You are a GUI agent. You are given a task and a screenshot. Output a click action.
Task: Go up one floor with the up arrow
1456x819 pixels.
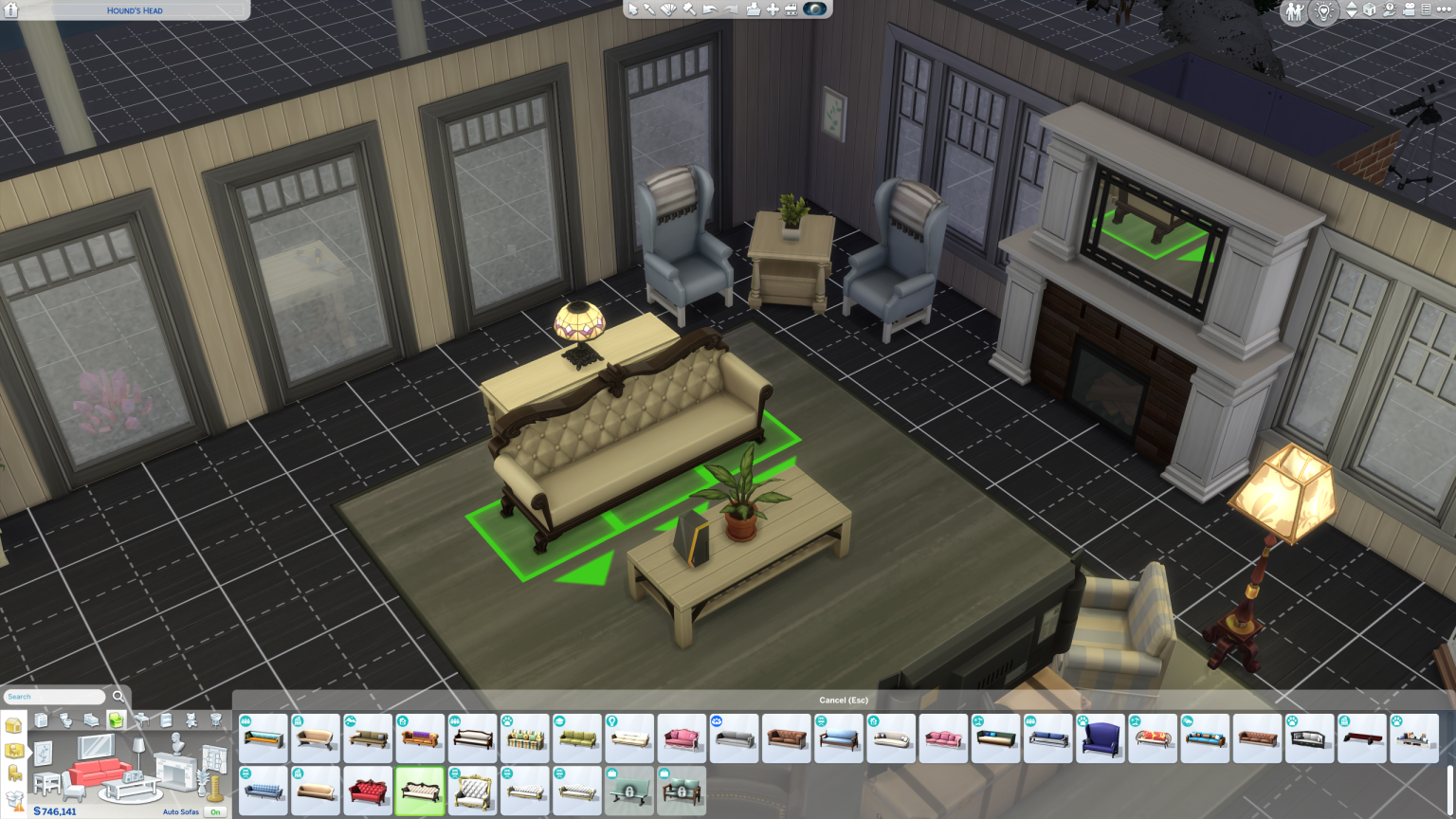[1352, 7]
